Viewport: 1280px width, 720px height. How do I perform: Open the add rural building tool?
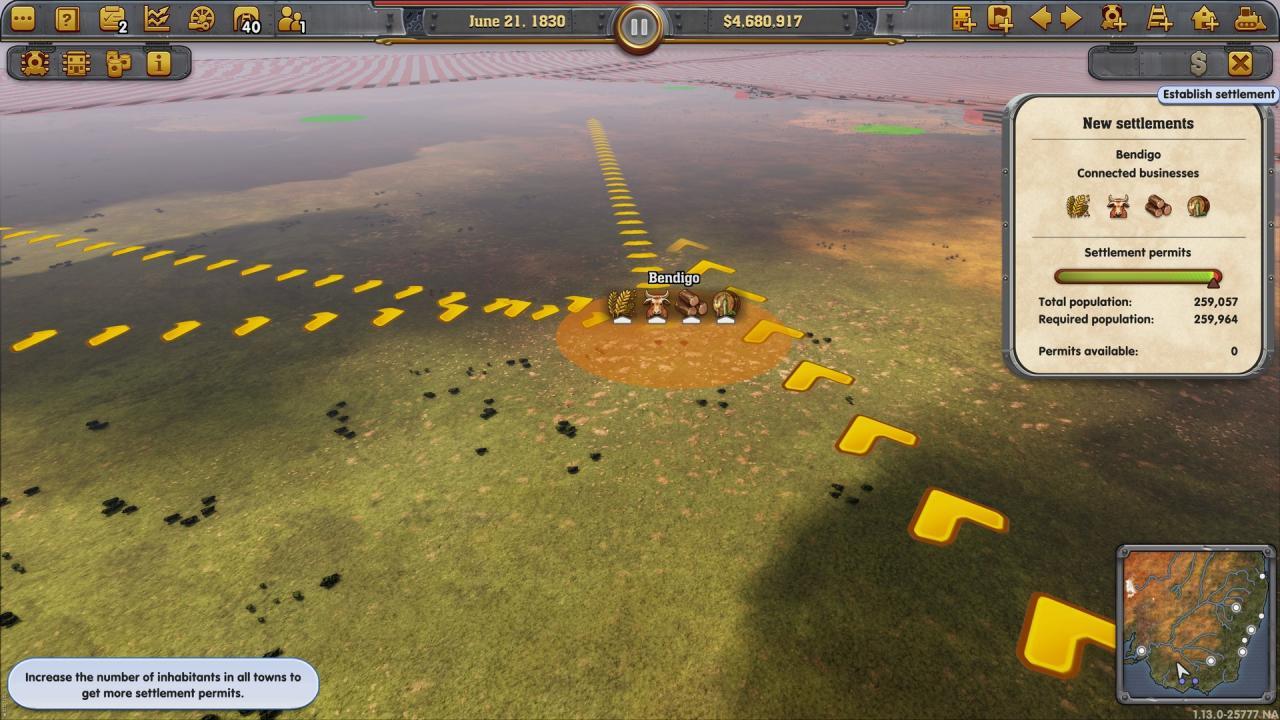1203,17
